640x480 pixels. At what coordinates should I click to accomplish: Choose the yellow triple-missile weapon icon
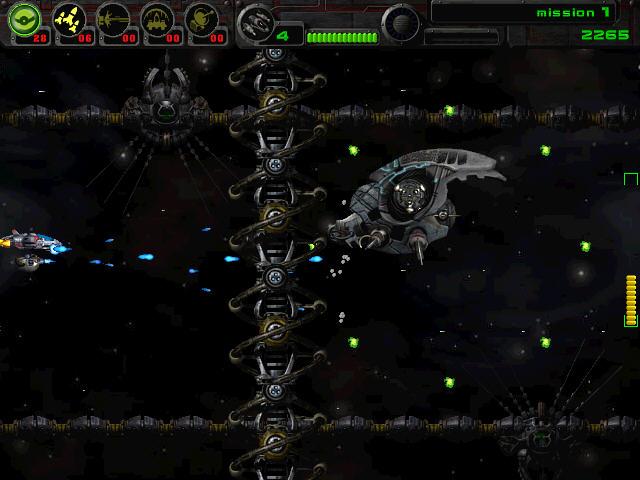click(67, 19)
